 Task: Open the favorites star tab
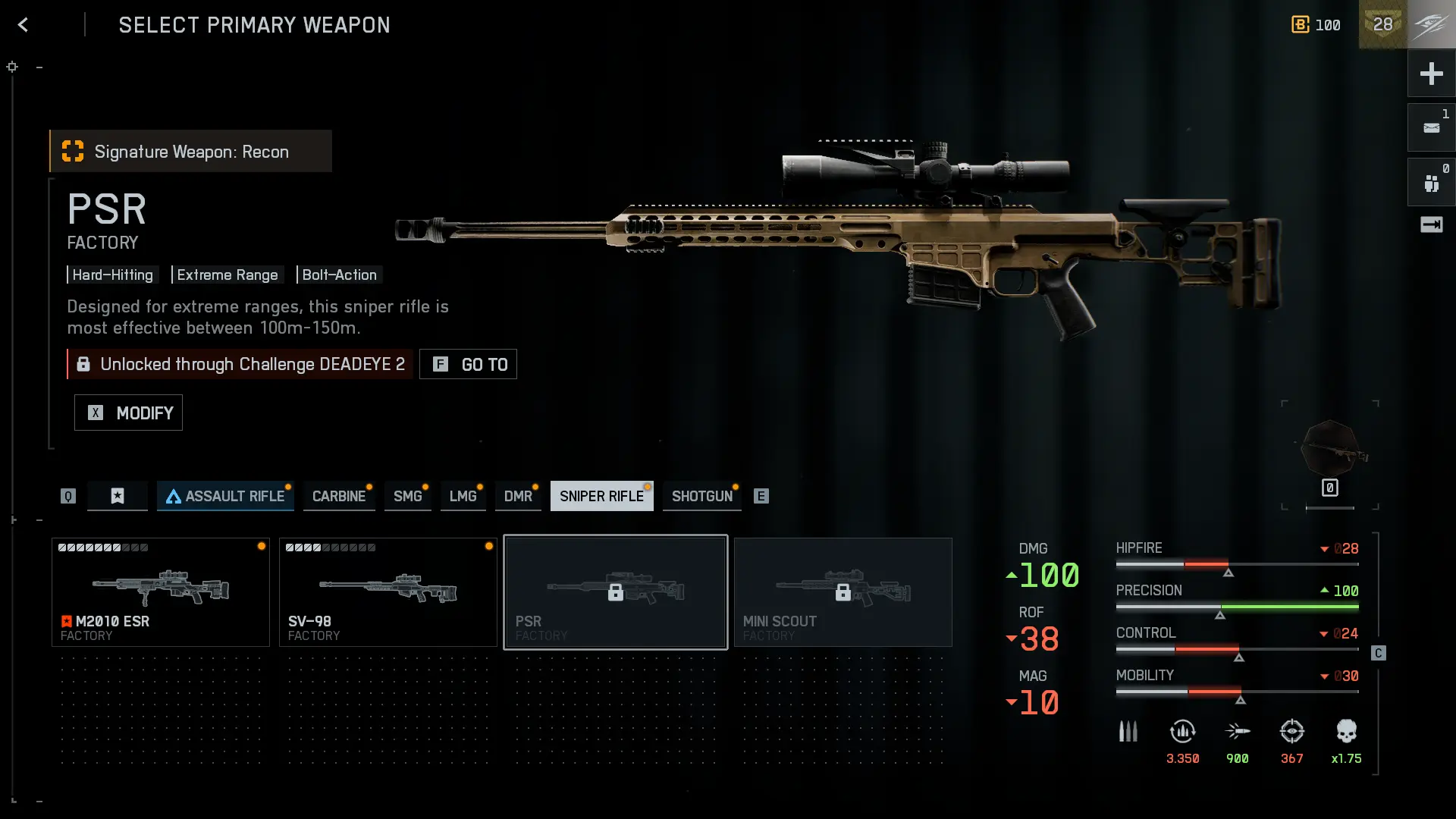(118, 496)
